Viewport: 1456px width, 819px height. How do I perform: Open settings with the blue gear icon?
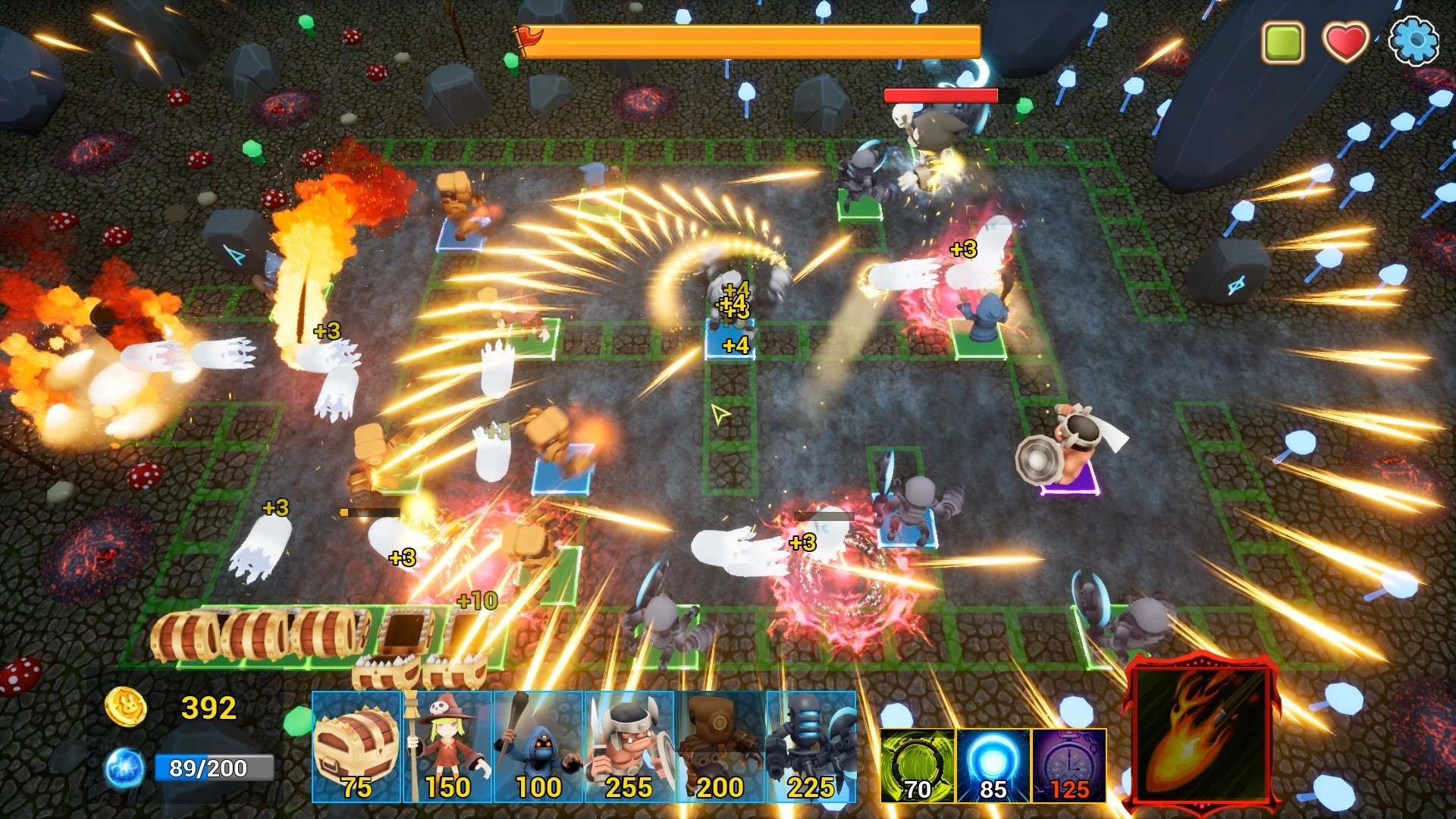1414,42
